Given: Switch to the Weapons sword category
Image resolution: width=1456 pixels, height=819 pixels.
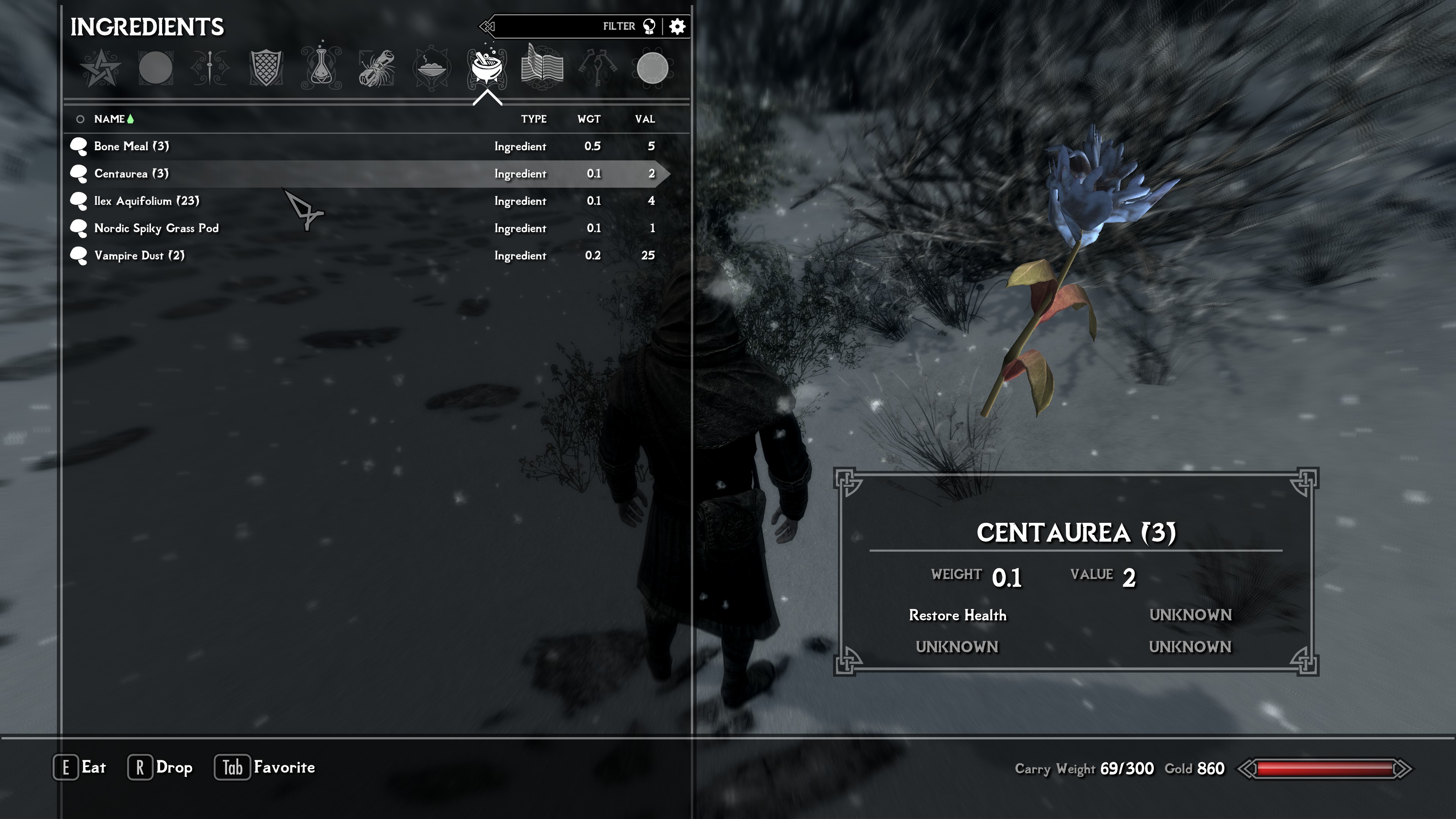Looking at the screenshot, I should click(210, 68).
